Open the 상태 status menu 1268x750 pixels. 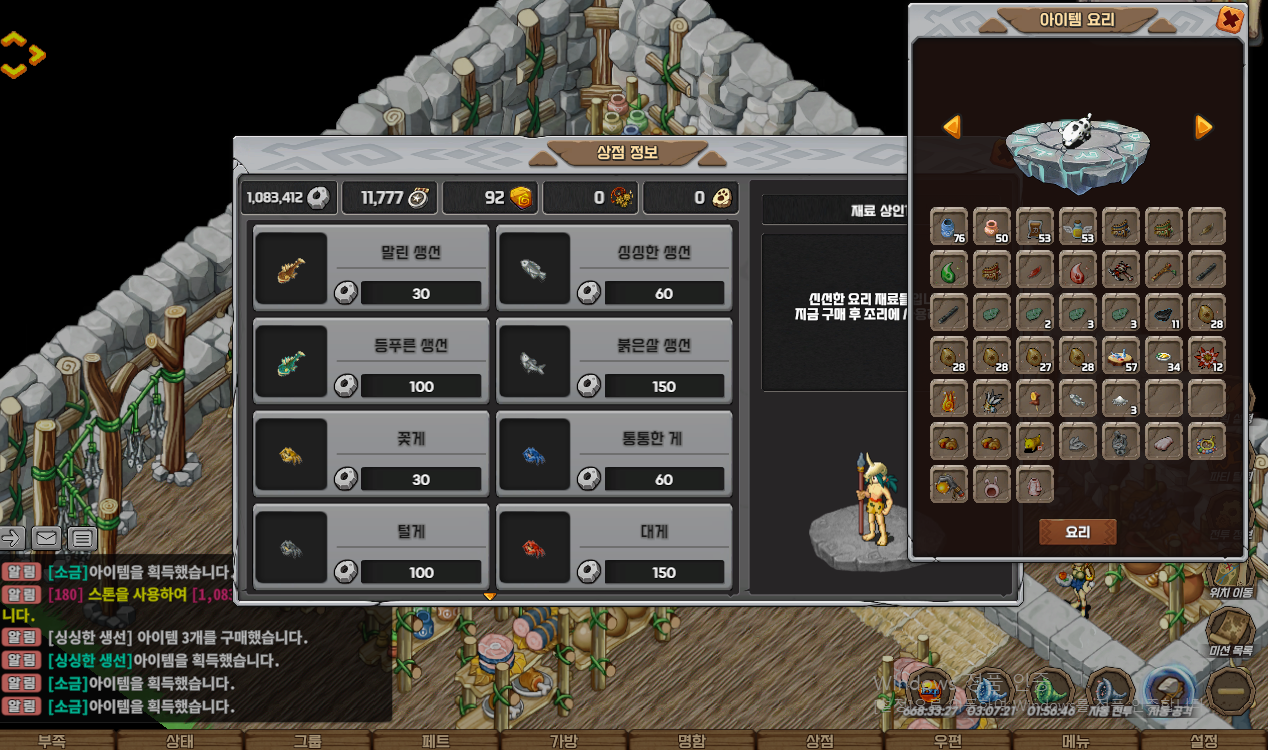click(180, 741)
